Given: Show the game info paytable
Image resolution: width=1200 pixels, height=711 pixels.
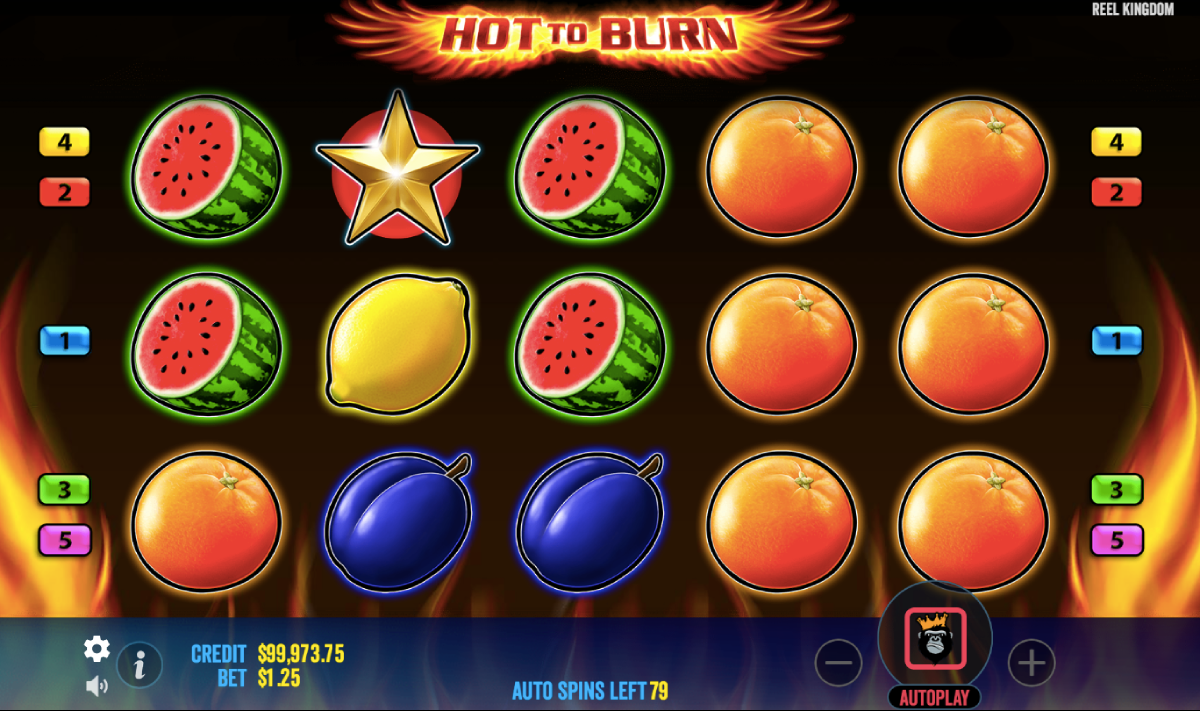Looking at the screenshot, I should (140, 663).
